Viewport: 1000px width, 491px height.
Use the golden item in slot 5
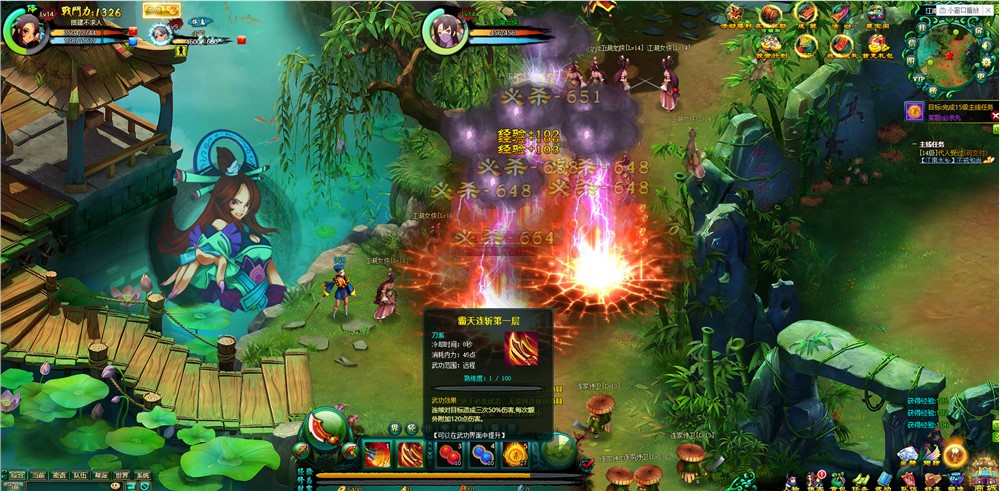516,455
